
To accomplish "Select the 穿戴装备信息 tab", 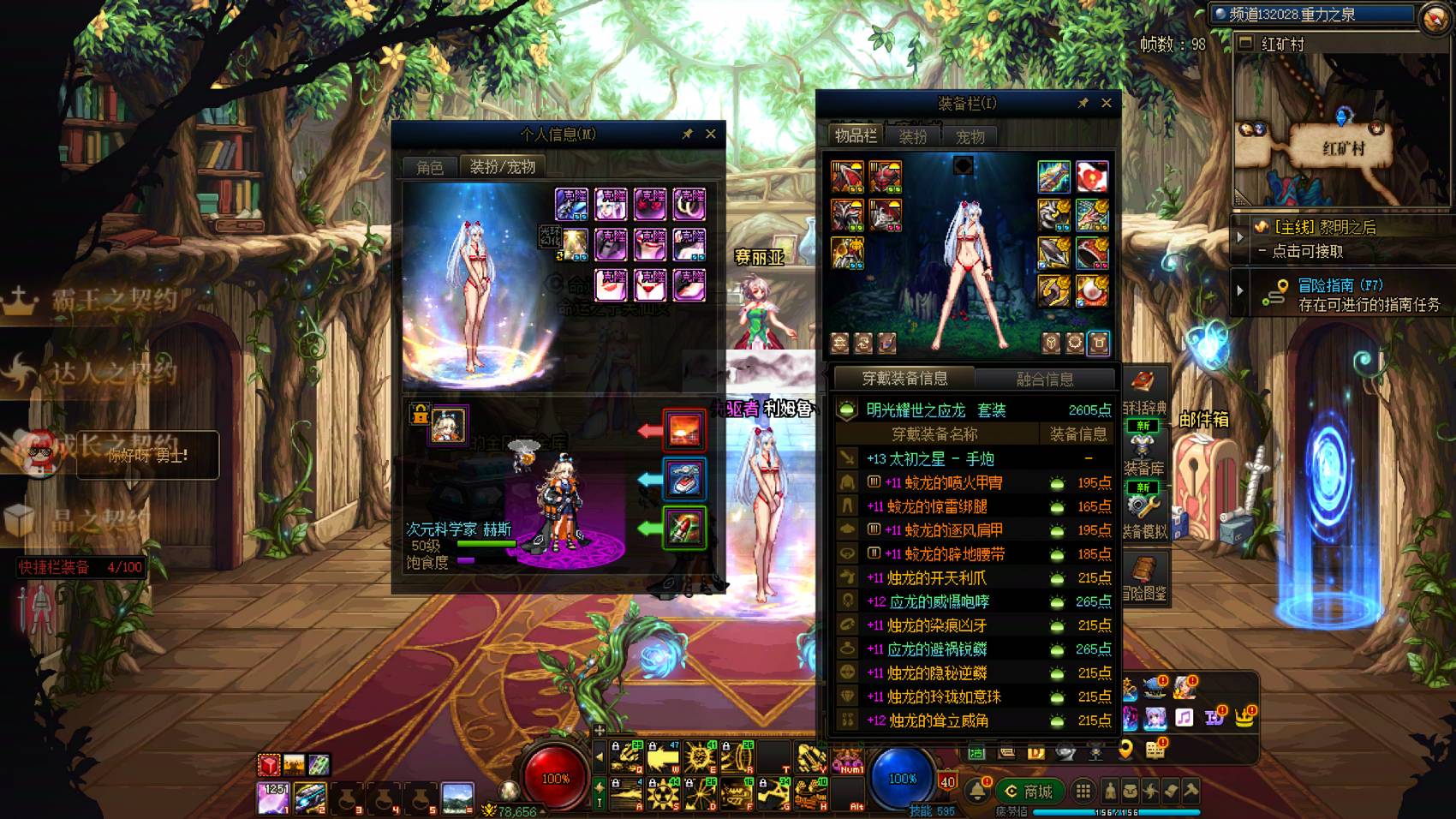I will 904,379.
